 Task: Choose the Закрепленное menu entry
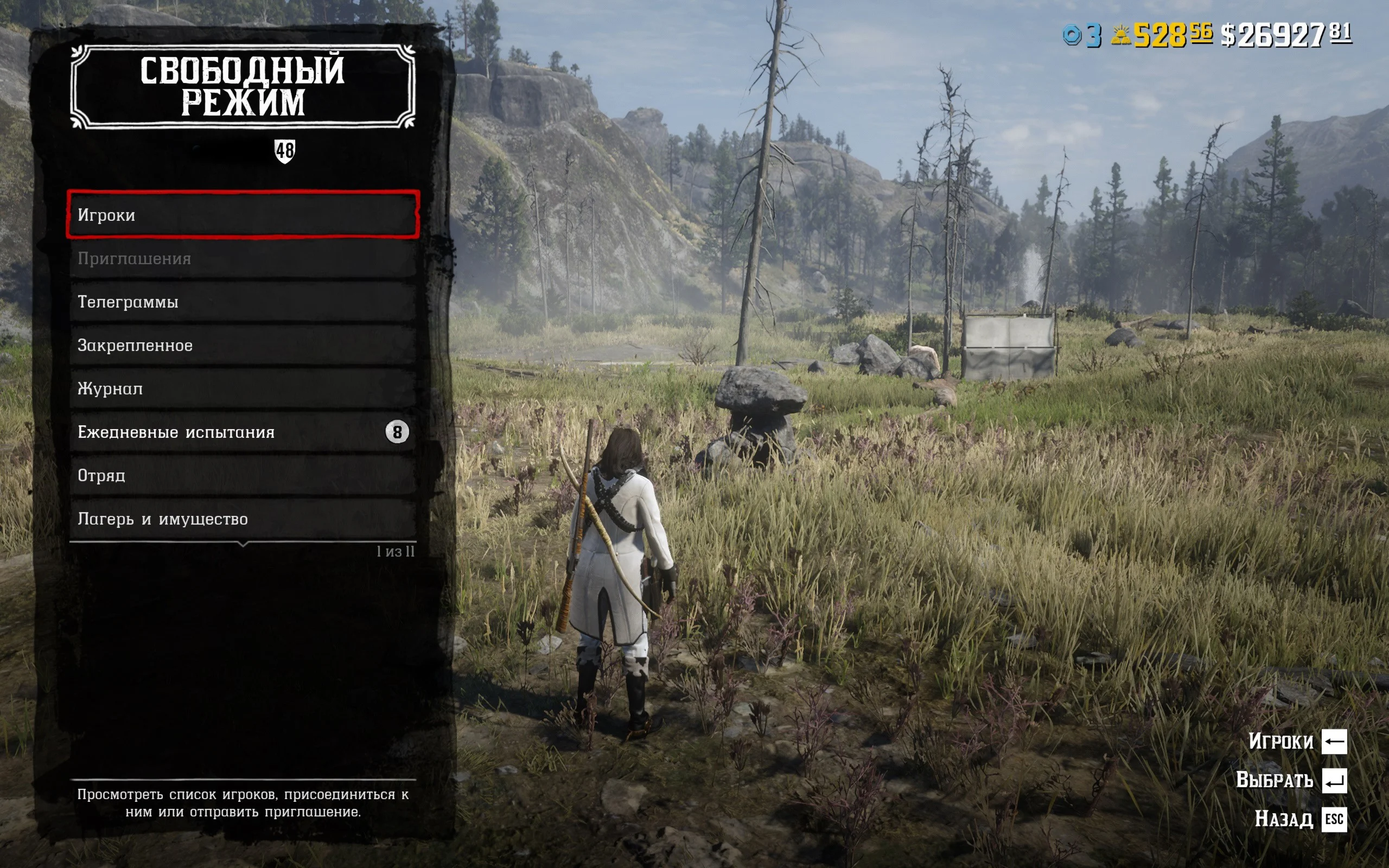pos(243,345)
